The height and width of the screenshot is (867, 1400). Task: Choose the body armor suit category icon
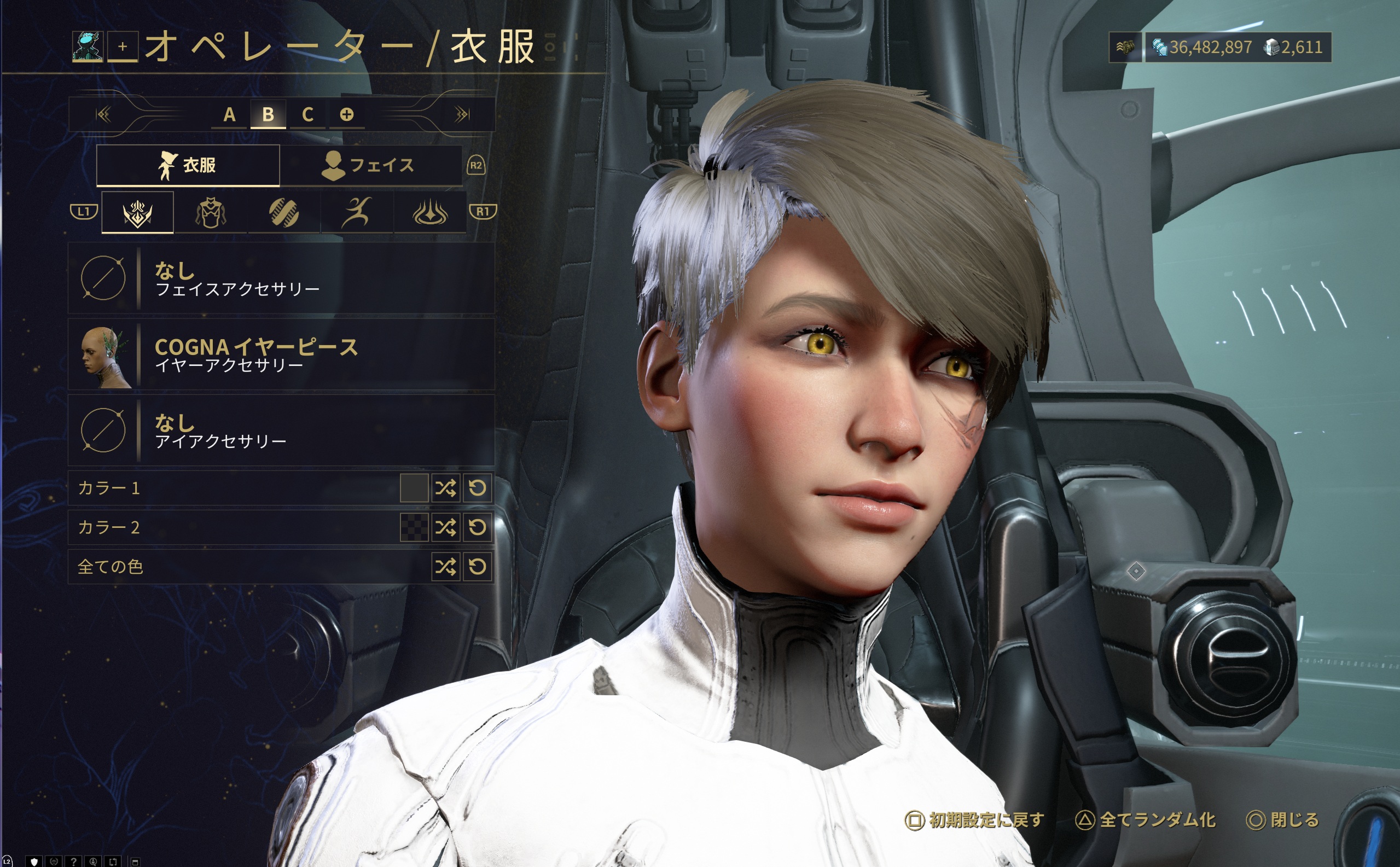[x=211, y=213]
